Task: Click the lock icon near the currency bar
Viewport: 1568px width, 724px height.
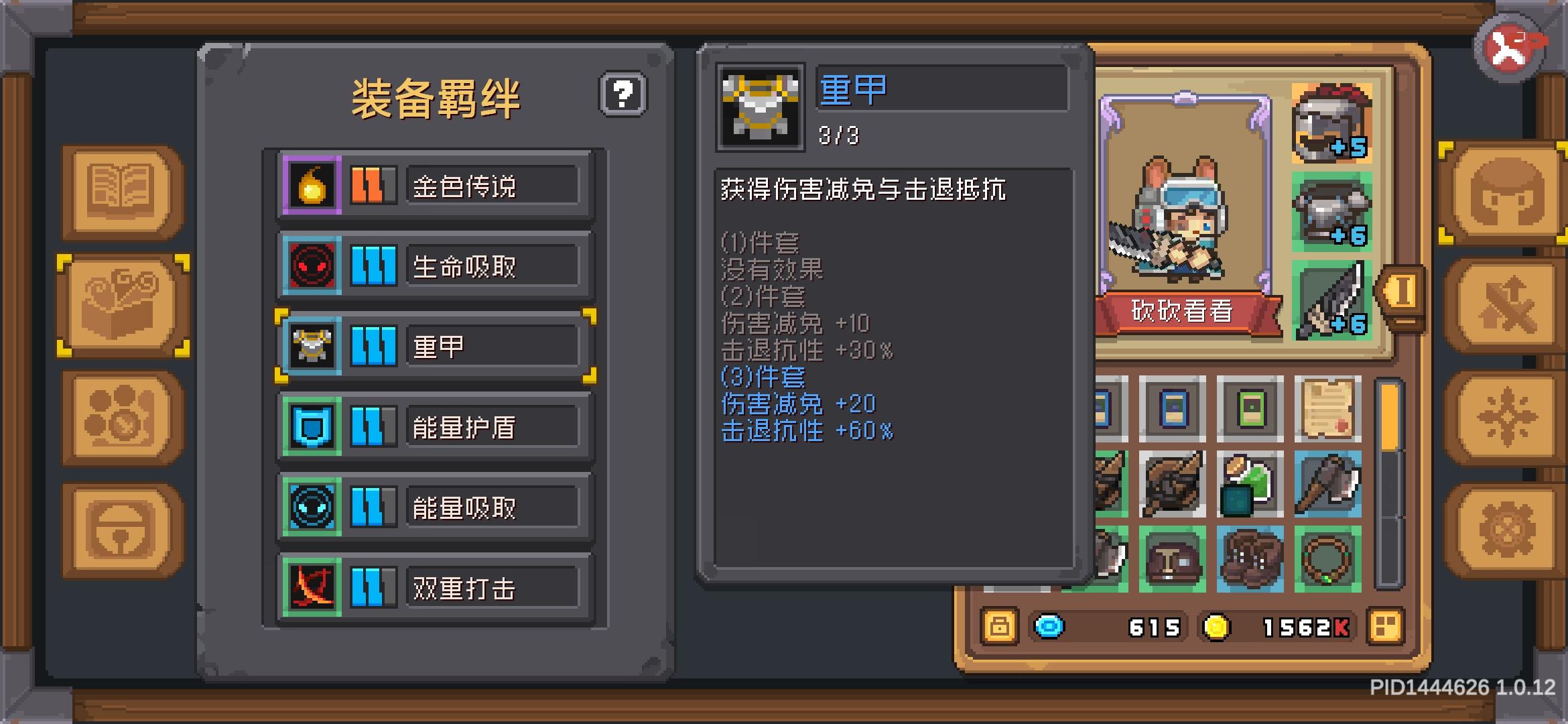Action: pyautogui.click(x=998, y=627)
